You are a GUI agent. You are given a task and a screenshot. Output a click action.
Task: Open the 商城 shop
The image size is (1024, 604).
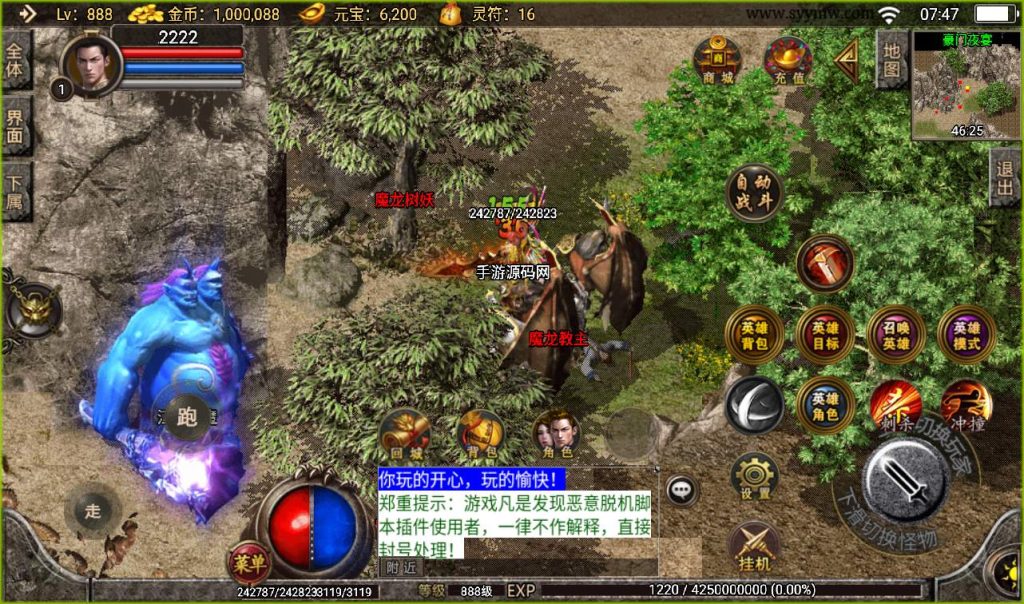pos(717,59)
